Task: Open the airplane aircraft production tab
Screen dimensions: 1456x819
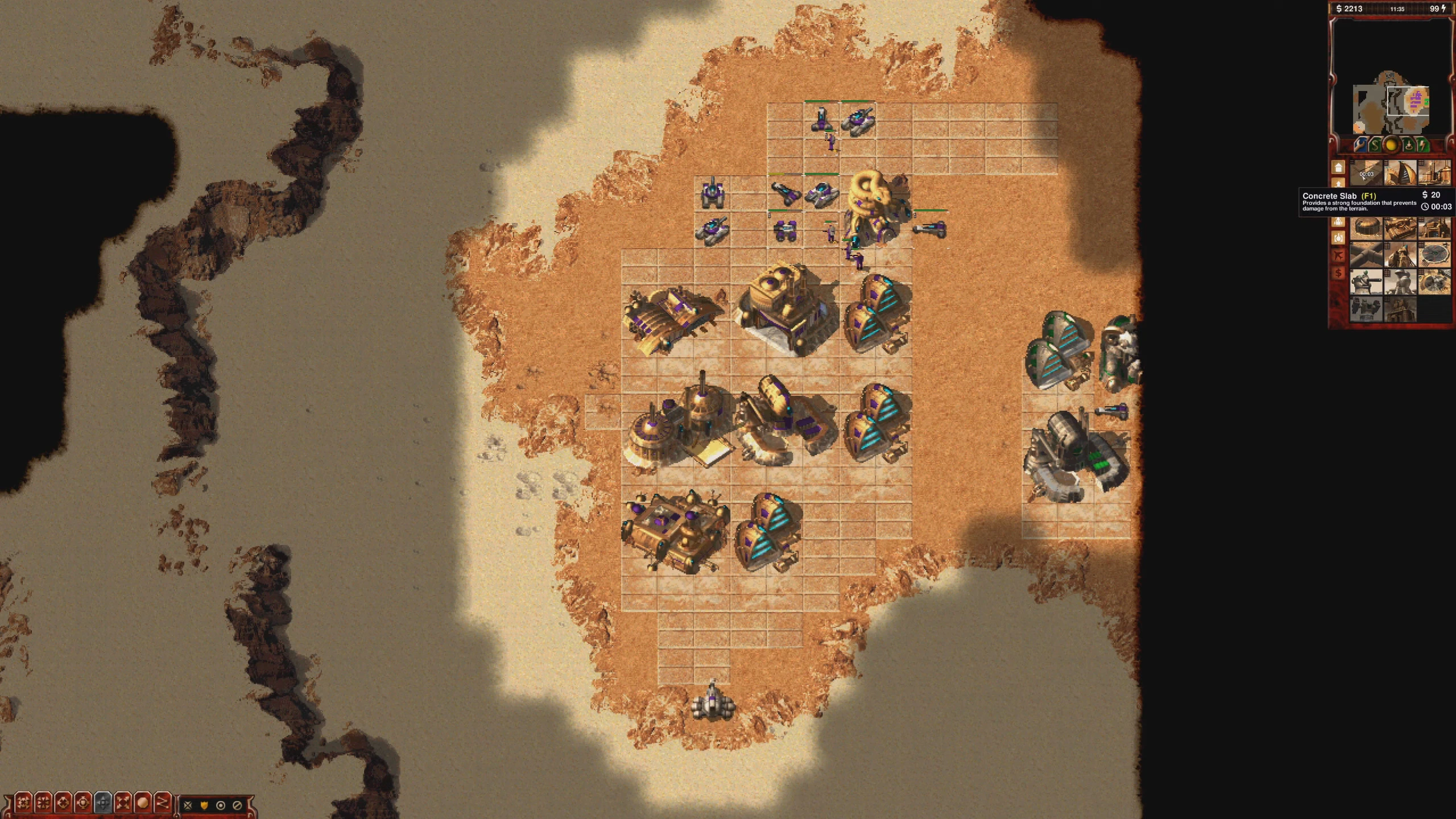Action: (1338, 255)
